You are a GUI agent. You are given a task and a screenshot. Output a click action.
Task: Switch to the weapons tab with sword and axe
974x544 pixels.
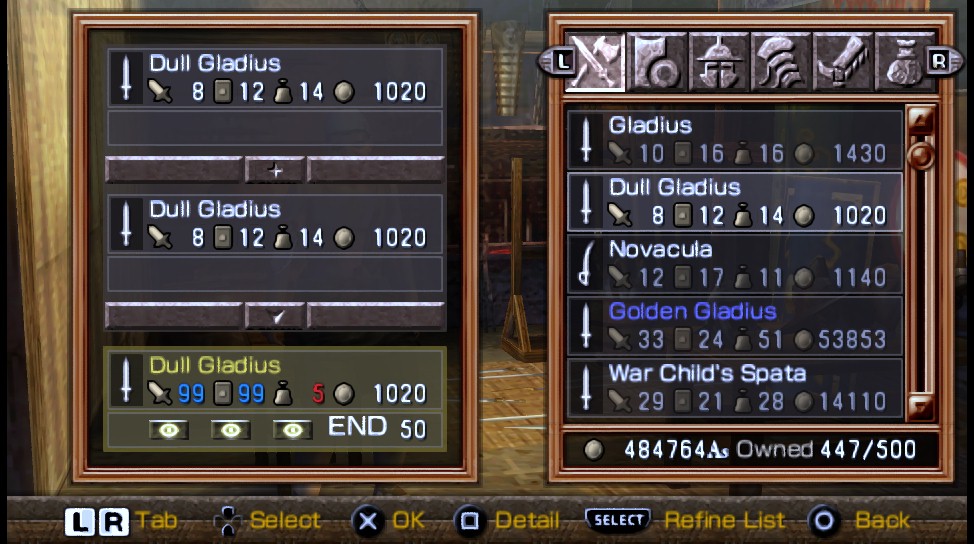click(595, 62)
